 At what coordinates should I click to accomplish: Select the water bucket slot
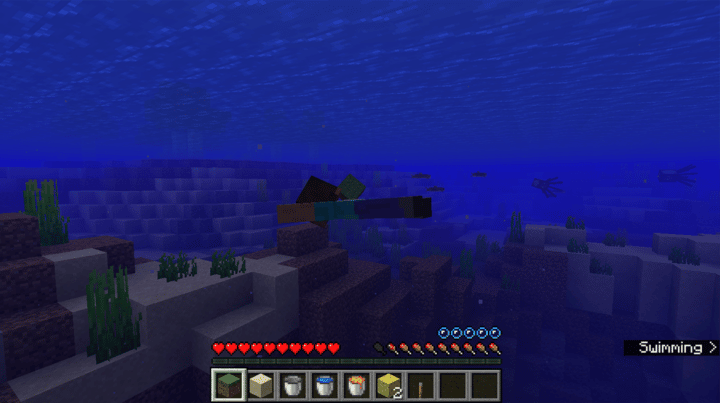click(325, 385)
